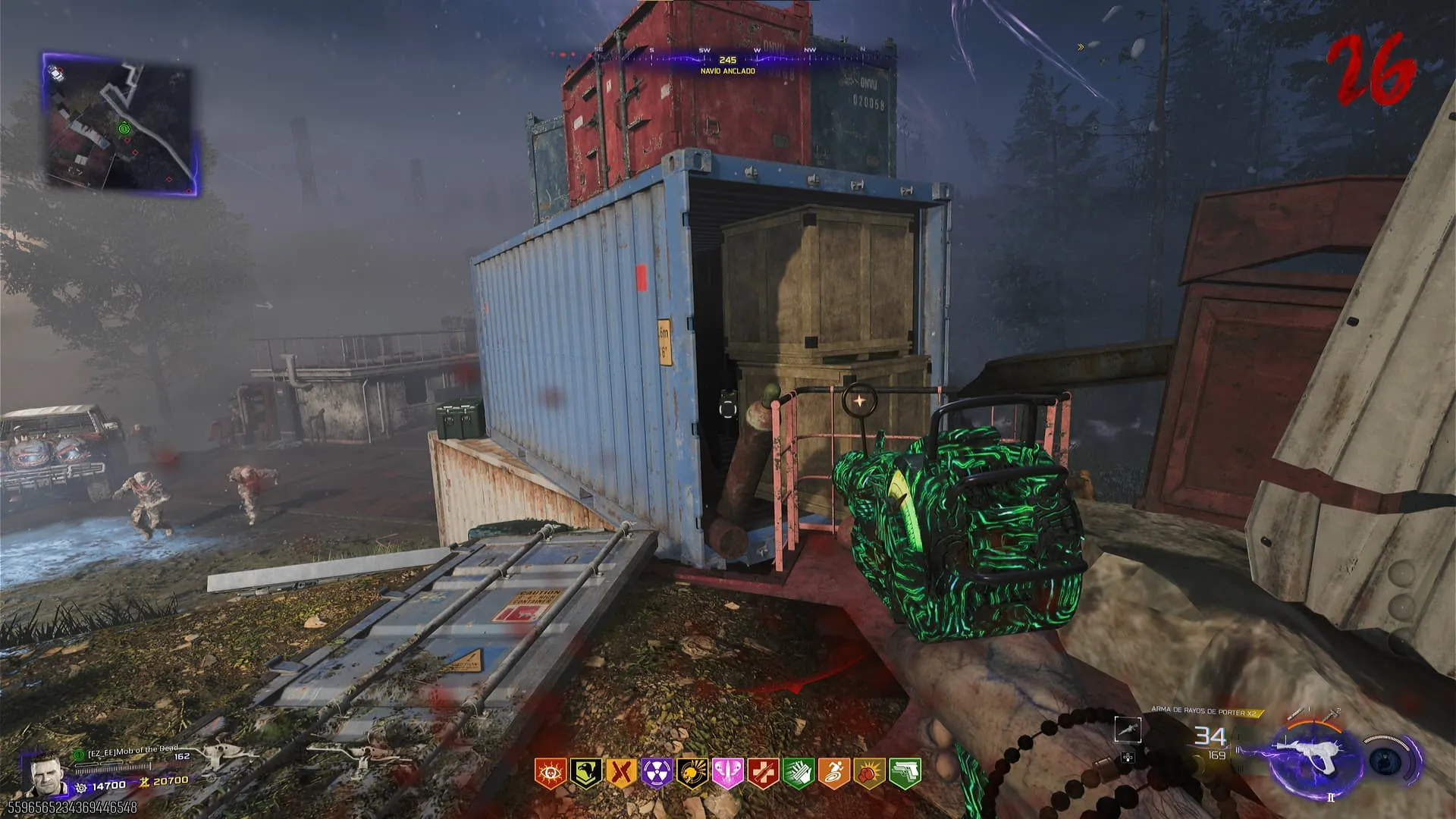
Task: Select the equipment slot beside ammo count
Action: point(1128,730)
